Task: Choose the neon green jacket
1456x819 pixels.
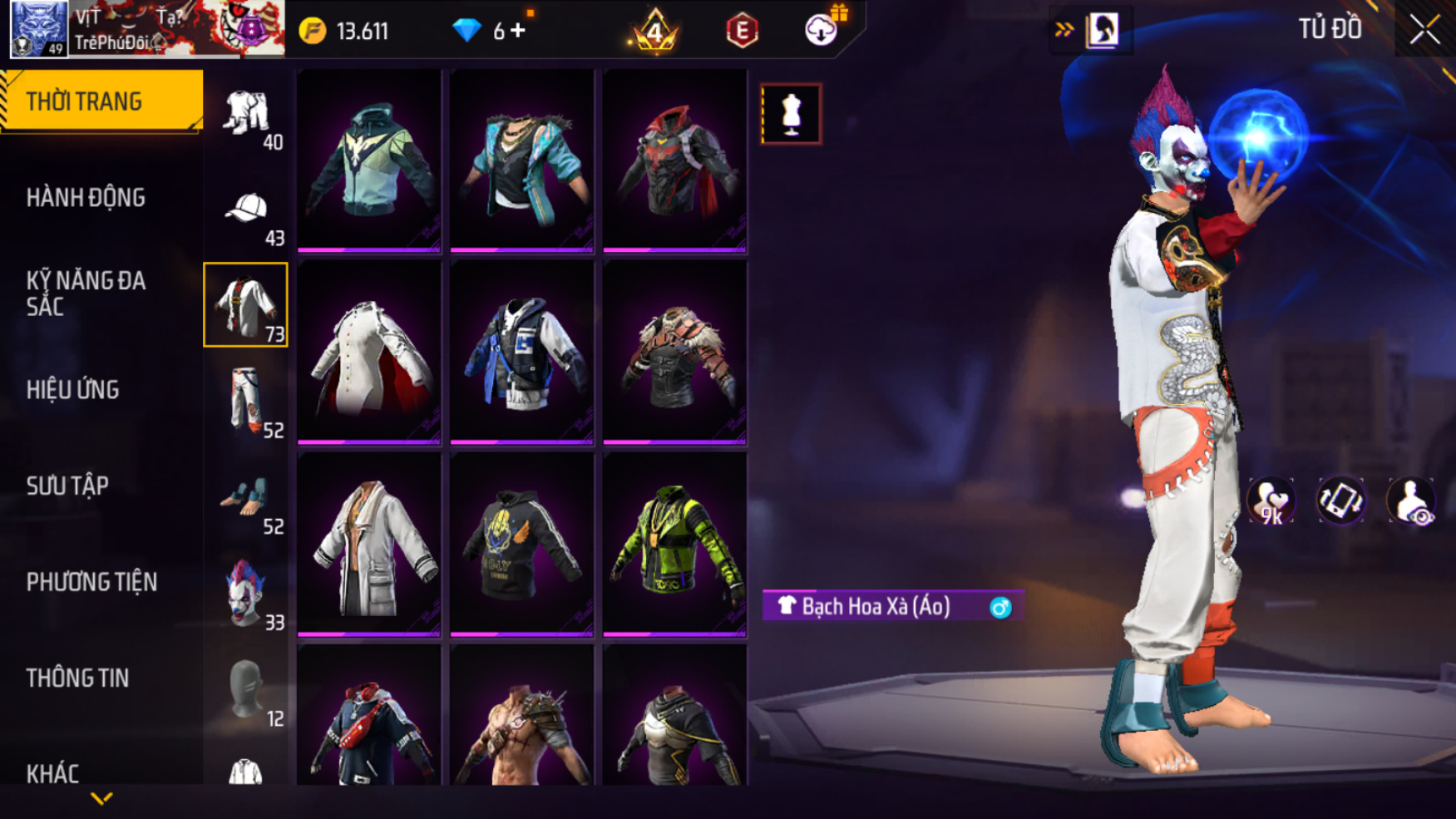Action: coord(674,545)
